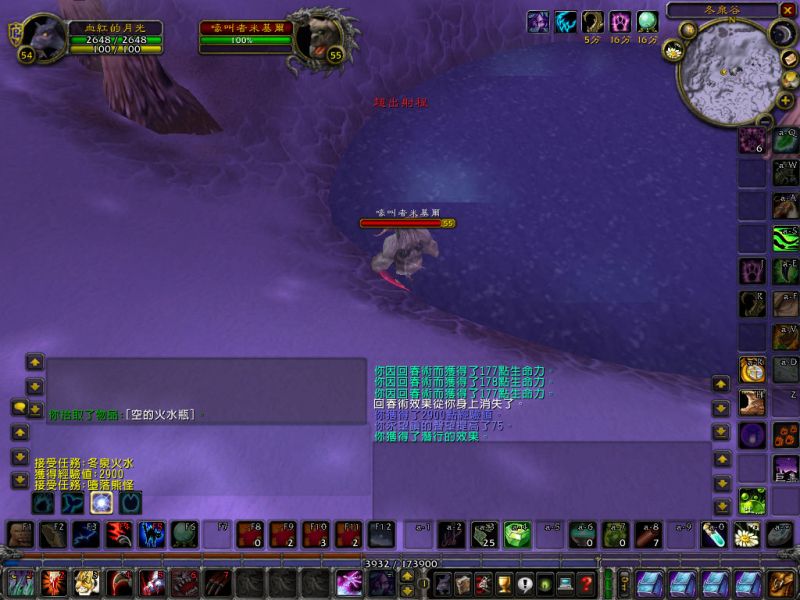Use the clock item on the side bar
Viewport: 800px width, 600px height.
pos(752,370)
